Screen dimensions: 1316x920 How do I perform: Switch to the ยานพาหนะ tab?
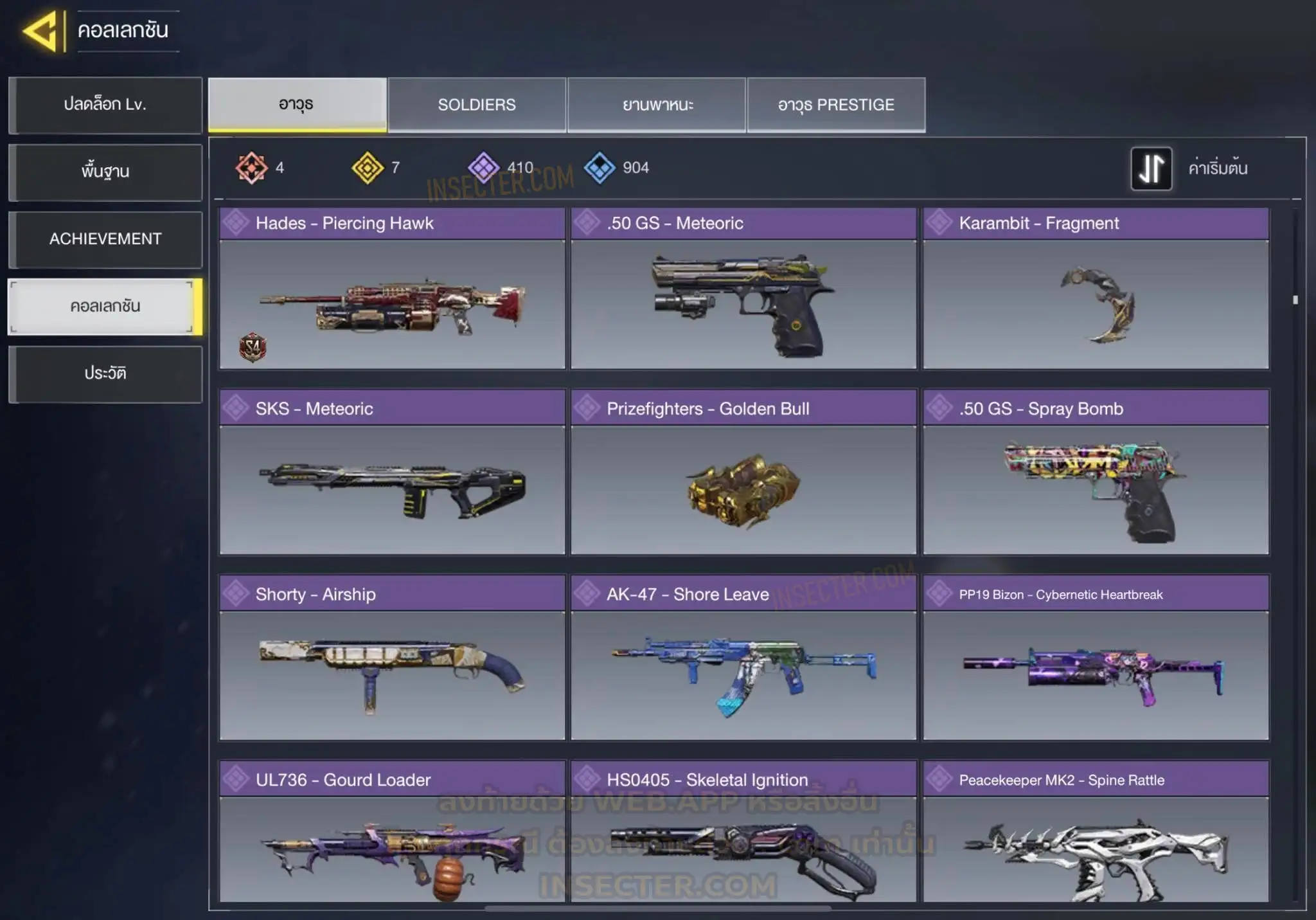[x=657, y=105]
